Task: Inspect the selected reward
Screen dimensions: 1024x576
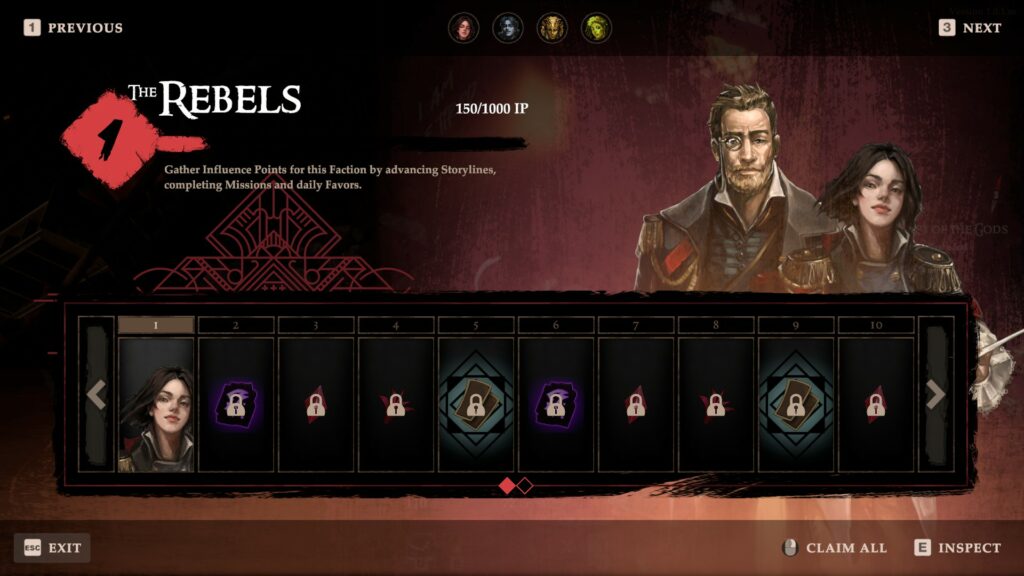Action: coord(957,548)
